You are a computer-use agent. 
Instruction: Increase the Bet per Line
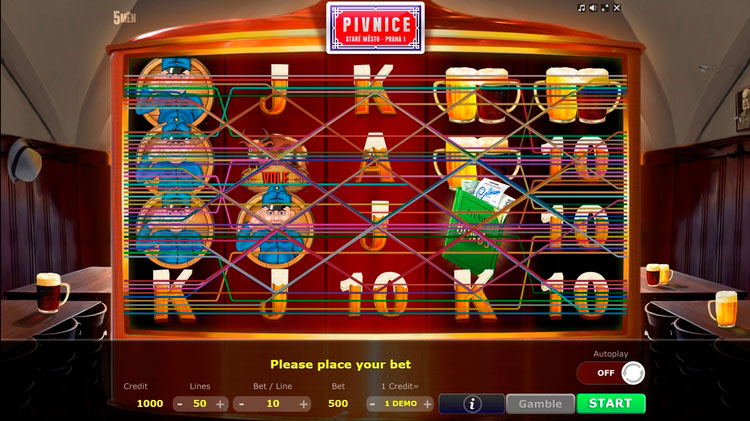[304, 404]
